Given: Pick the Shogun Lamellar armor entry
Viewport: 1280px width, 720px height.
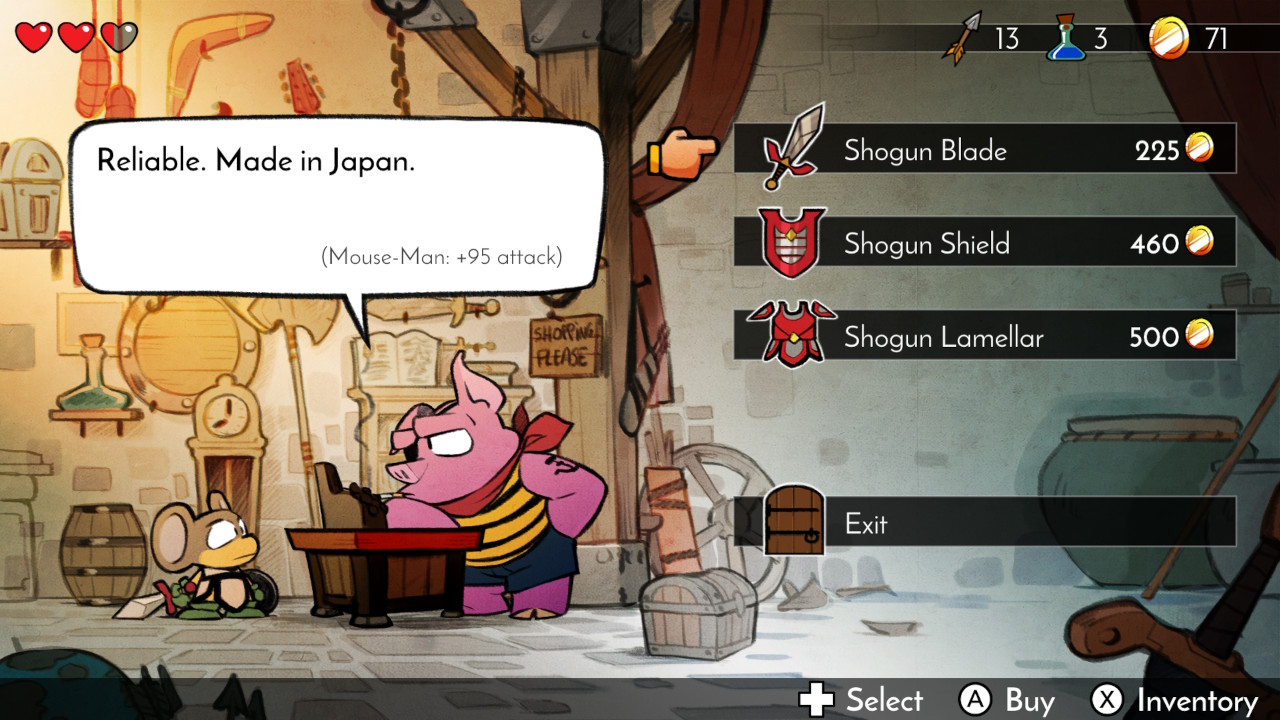Looking at the screenshot, I should pyautogui.click(x=985, y=336).
